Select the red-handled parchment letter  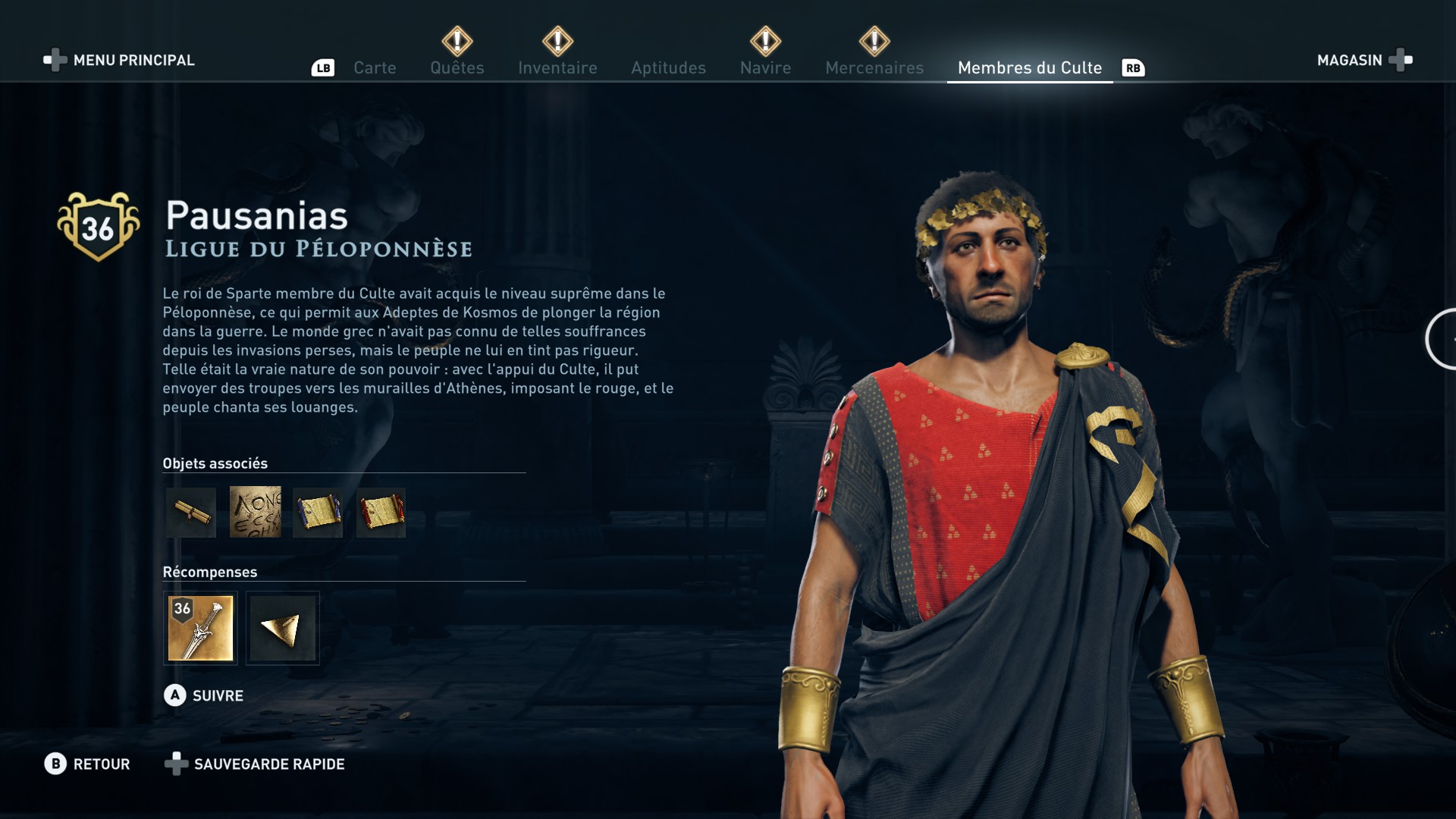pyautogui.click(x=381, y=513)
